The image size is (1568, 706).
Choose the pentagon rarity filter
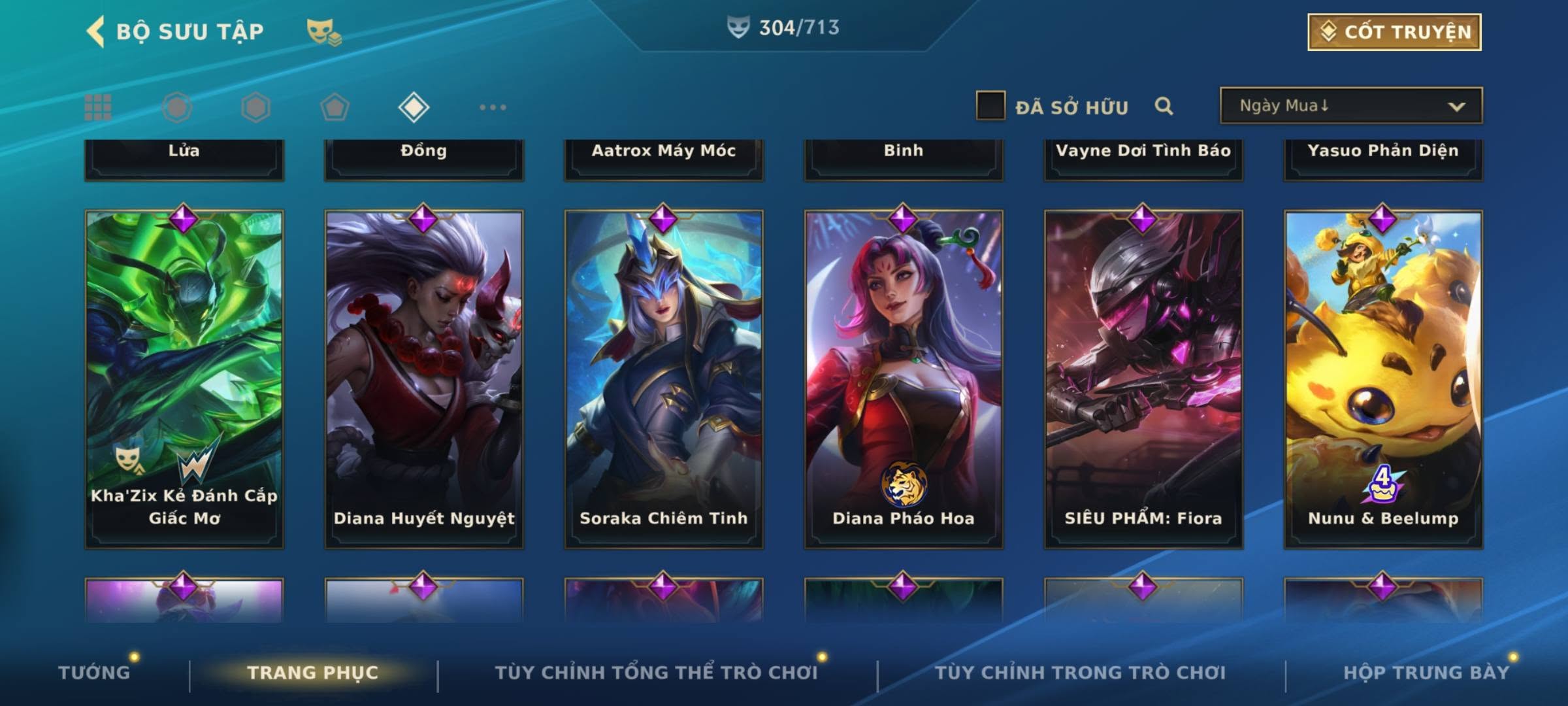click(335, 107)
